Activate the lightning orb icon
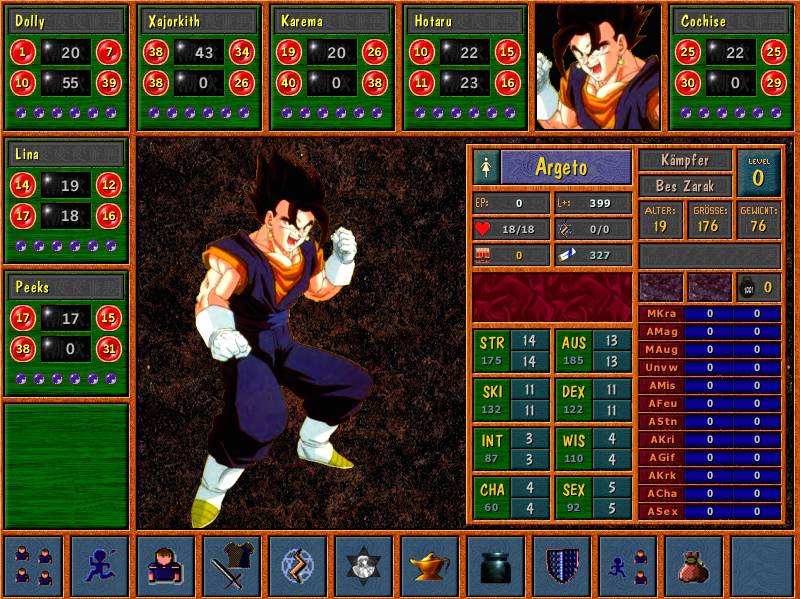800x599 pixels. coord(298,566)
